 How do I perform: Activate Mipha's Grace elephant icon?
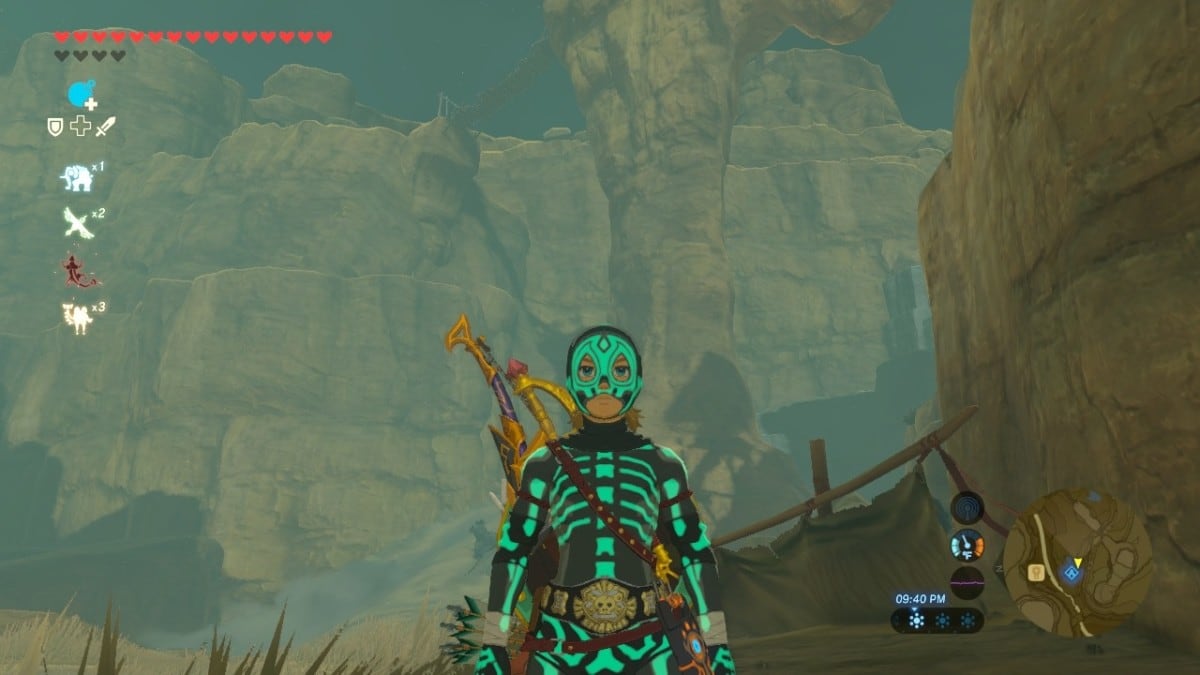click(x=76, y=178)
